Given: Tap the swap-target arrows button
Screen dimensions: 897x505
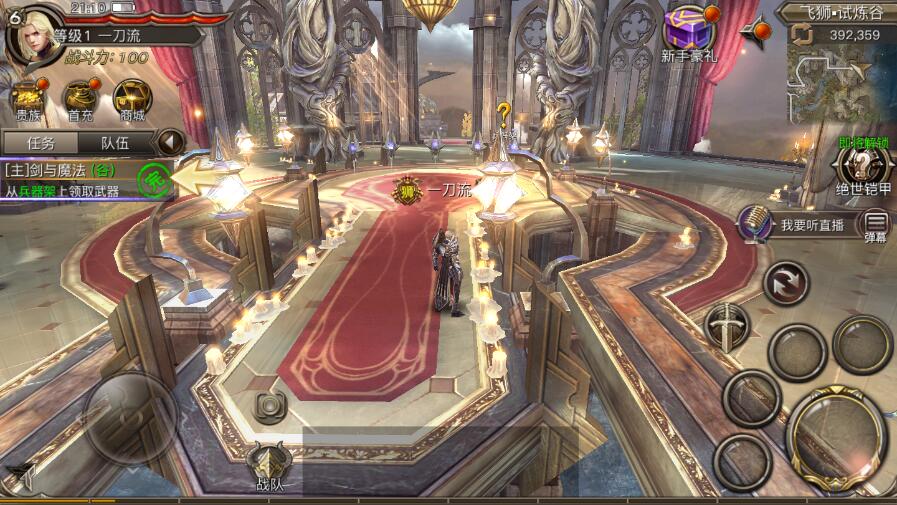Looking at the screenshot, I should click(786, 282).
